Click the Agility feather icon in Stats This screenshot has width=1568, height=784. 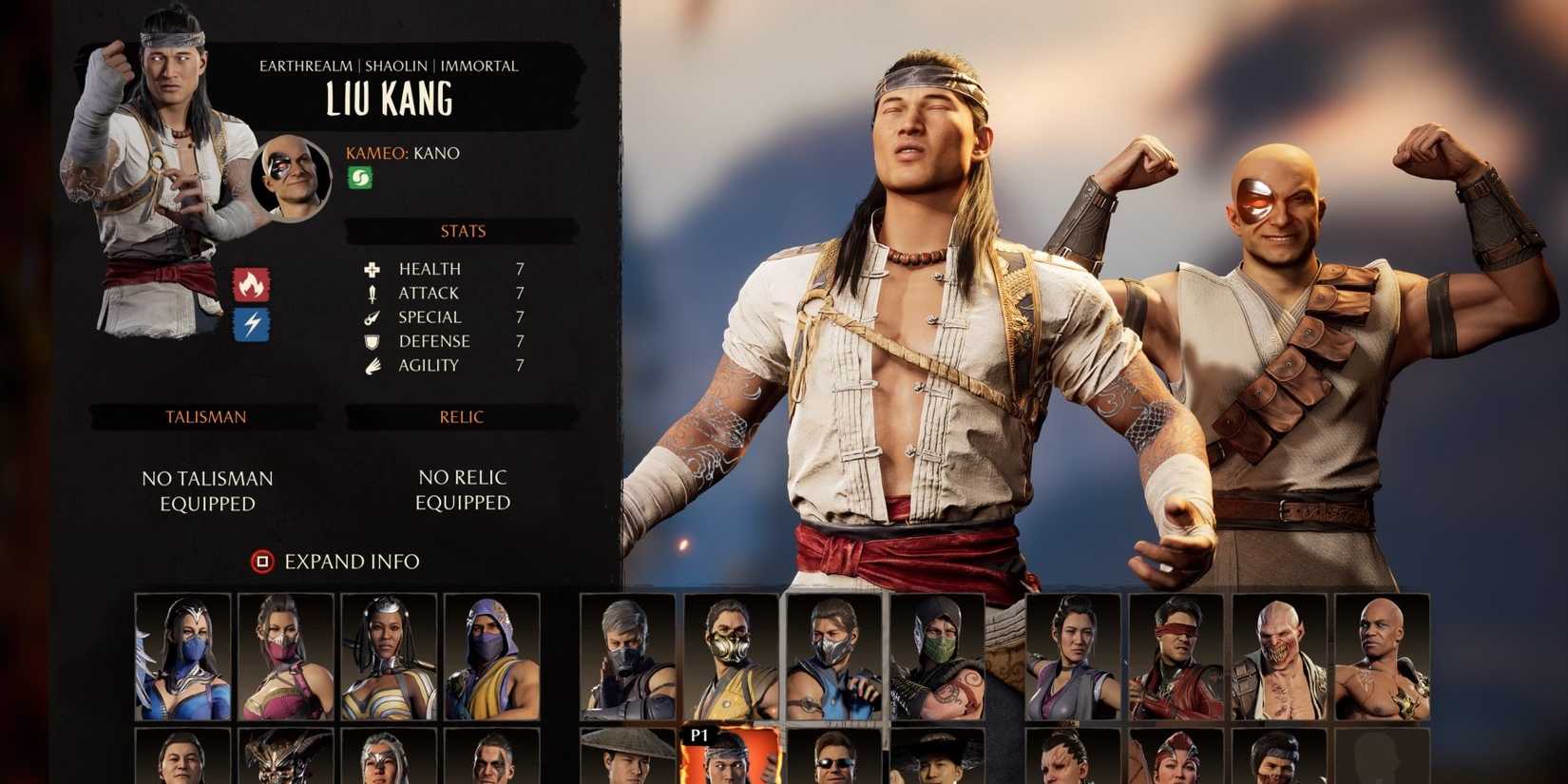coord(371,364)
